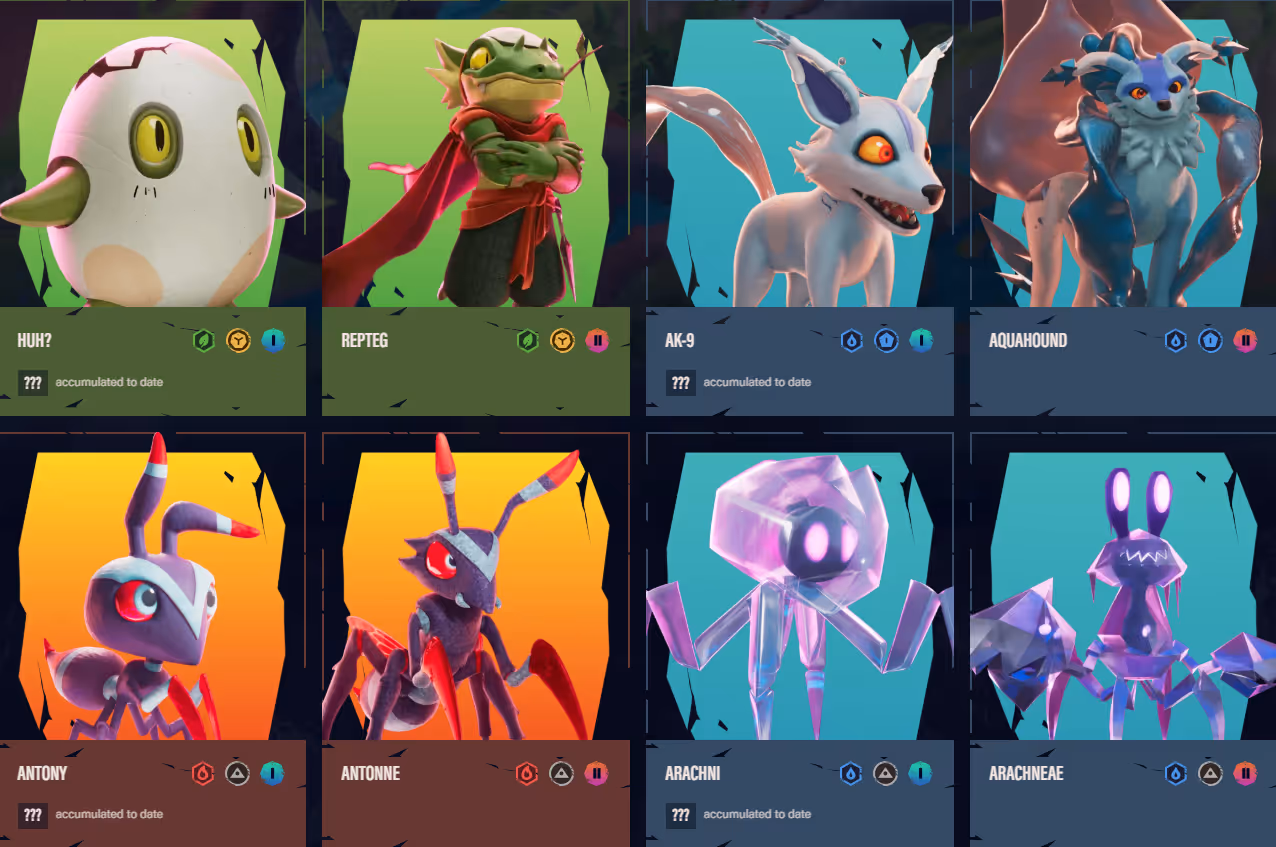The width and height of the screenshot is (1276, 847).
Task: Click the green leaf icon on HUH?
Action: tap(204, 341)
